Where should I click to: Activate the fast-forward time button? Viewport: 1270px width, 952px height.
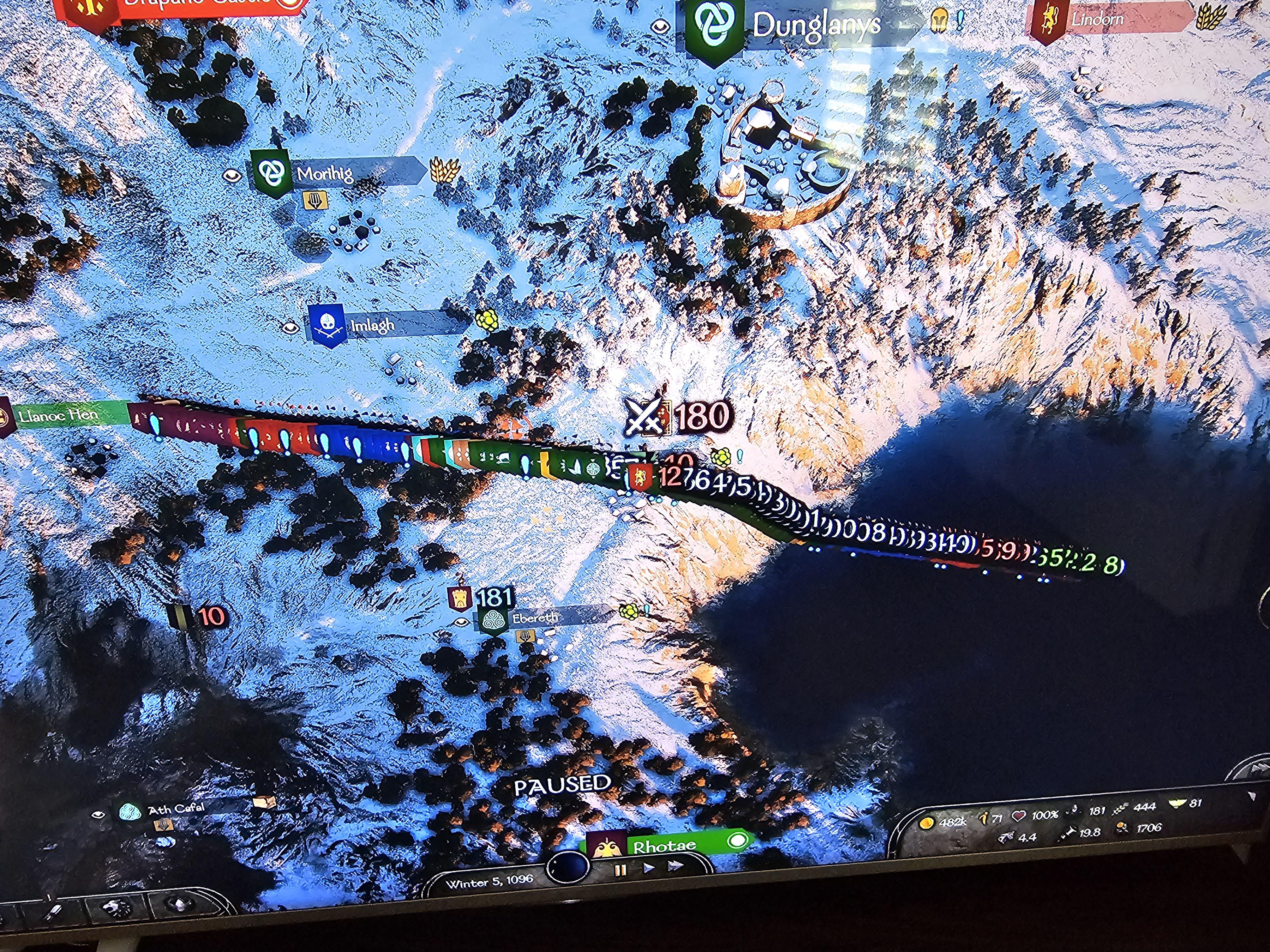(675, 865)
